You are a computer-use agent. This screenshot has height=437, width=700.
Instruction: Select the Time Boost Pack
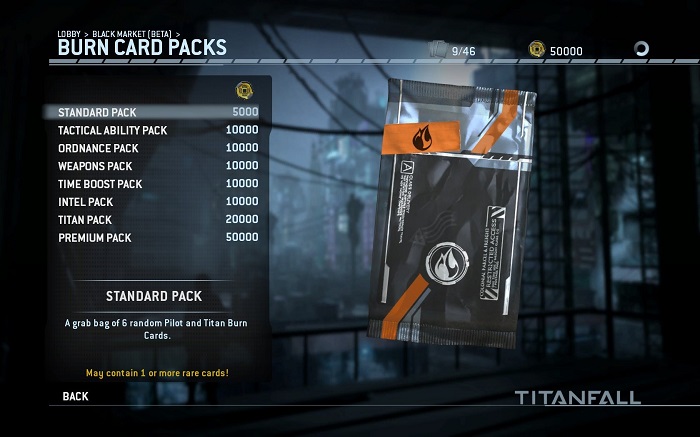coord(150,184)
